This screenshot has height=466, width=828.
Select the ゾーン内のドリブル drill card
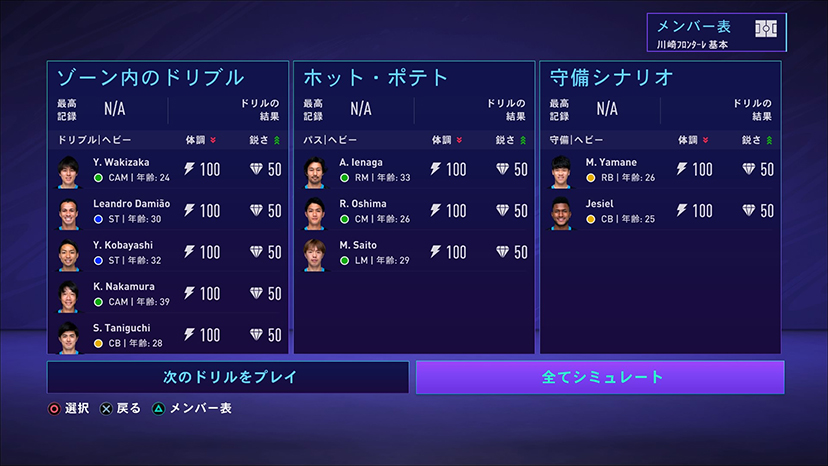(x=167, y=78)
